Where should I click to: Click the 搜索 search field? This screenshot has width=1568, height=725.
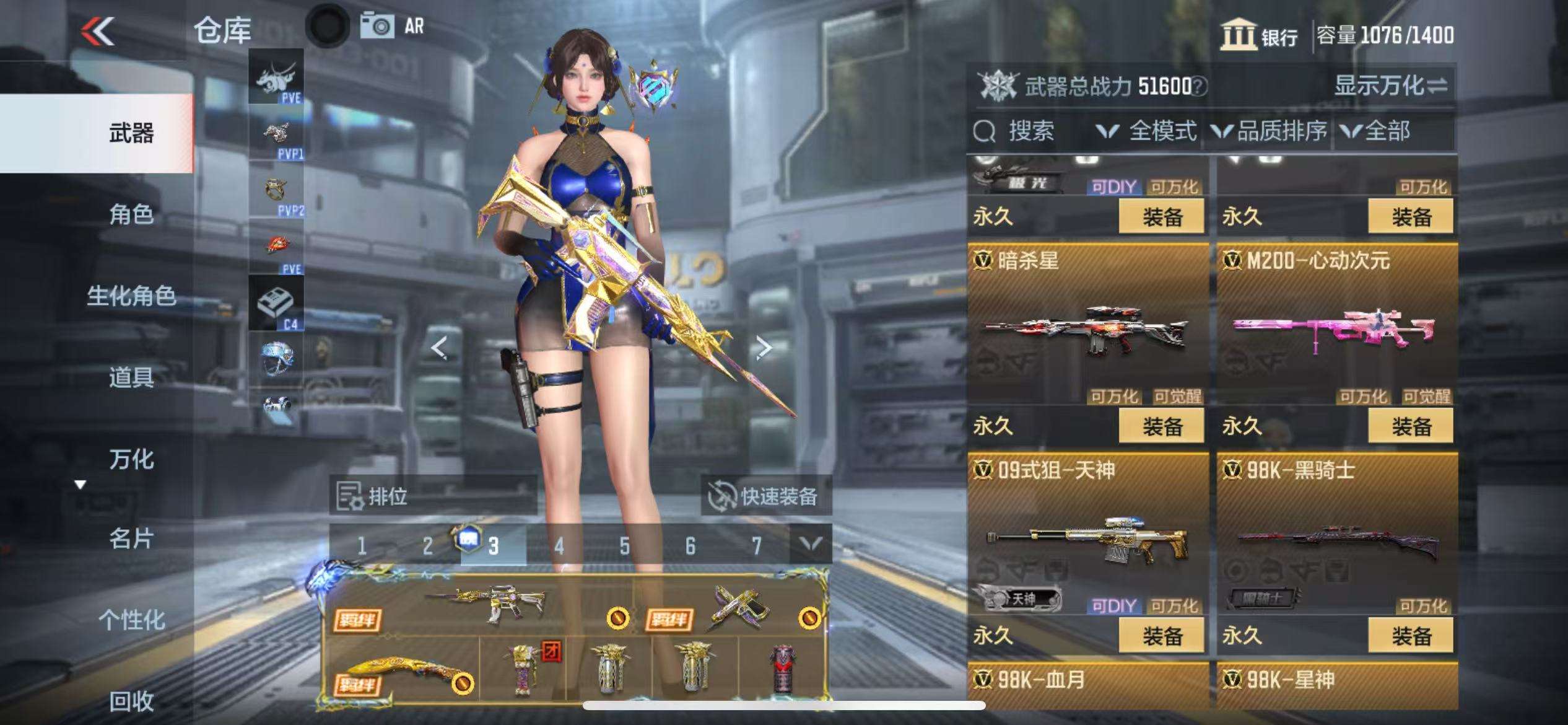coord(1030,131)
